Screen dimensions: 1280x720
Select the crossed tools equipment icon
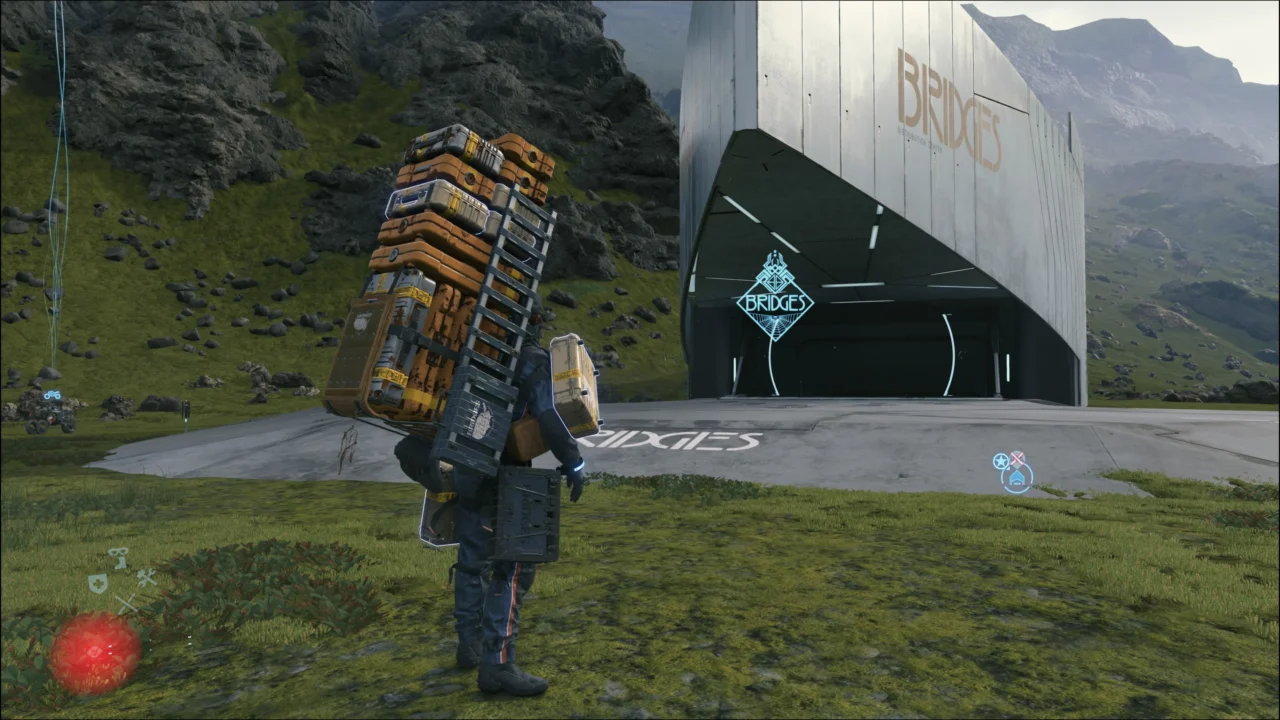tap(146, 578)
